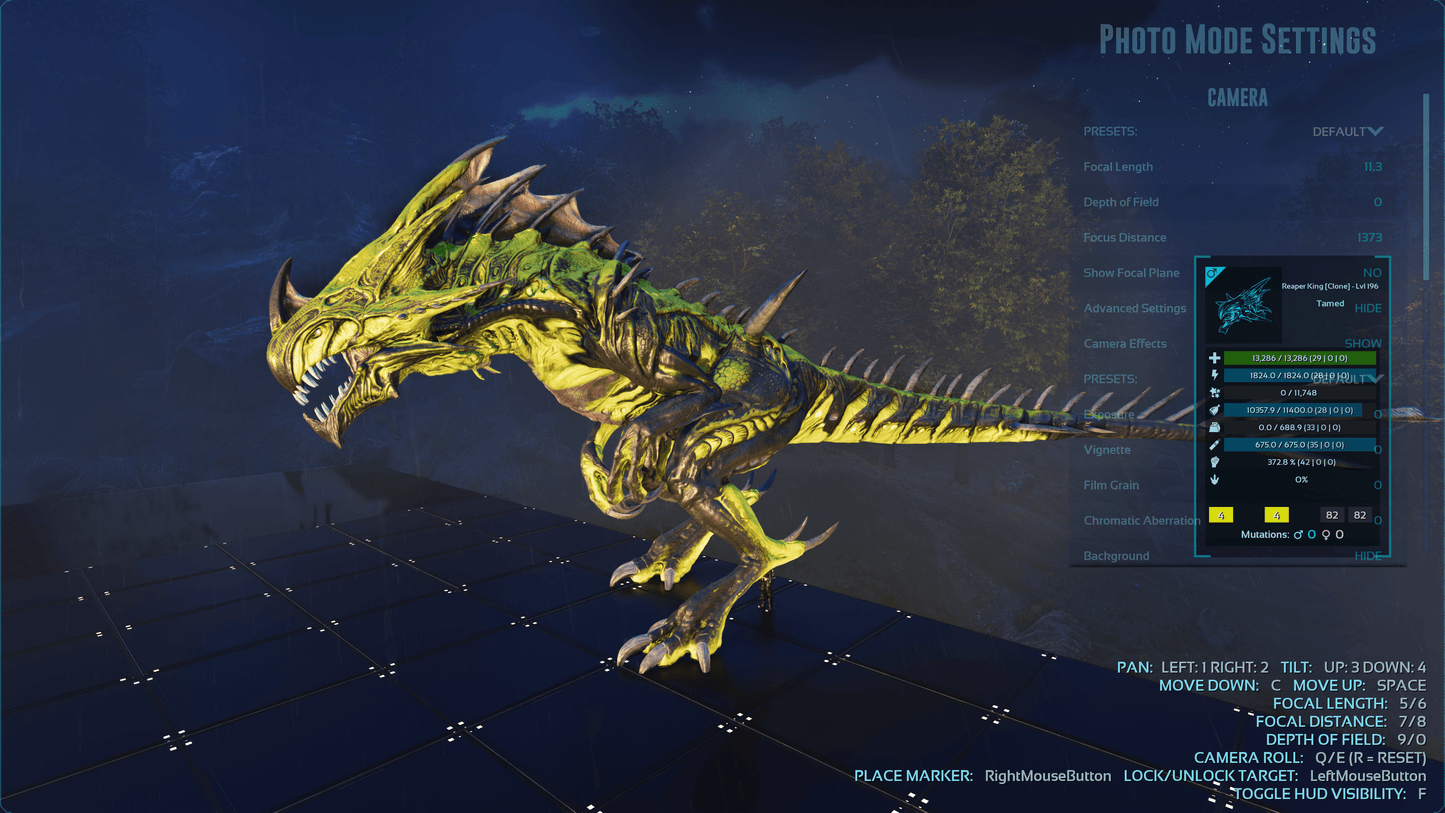Show the Camera Effects section

(1362, 343)
